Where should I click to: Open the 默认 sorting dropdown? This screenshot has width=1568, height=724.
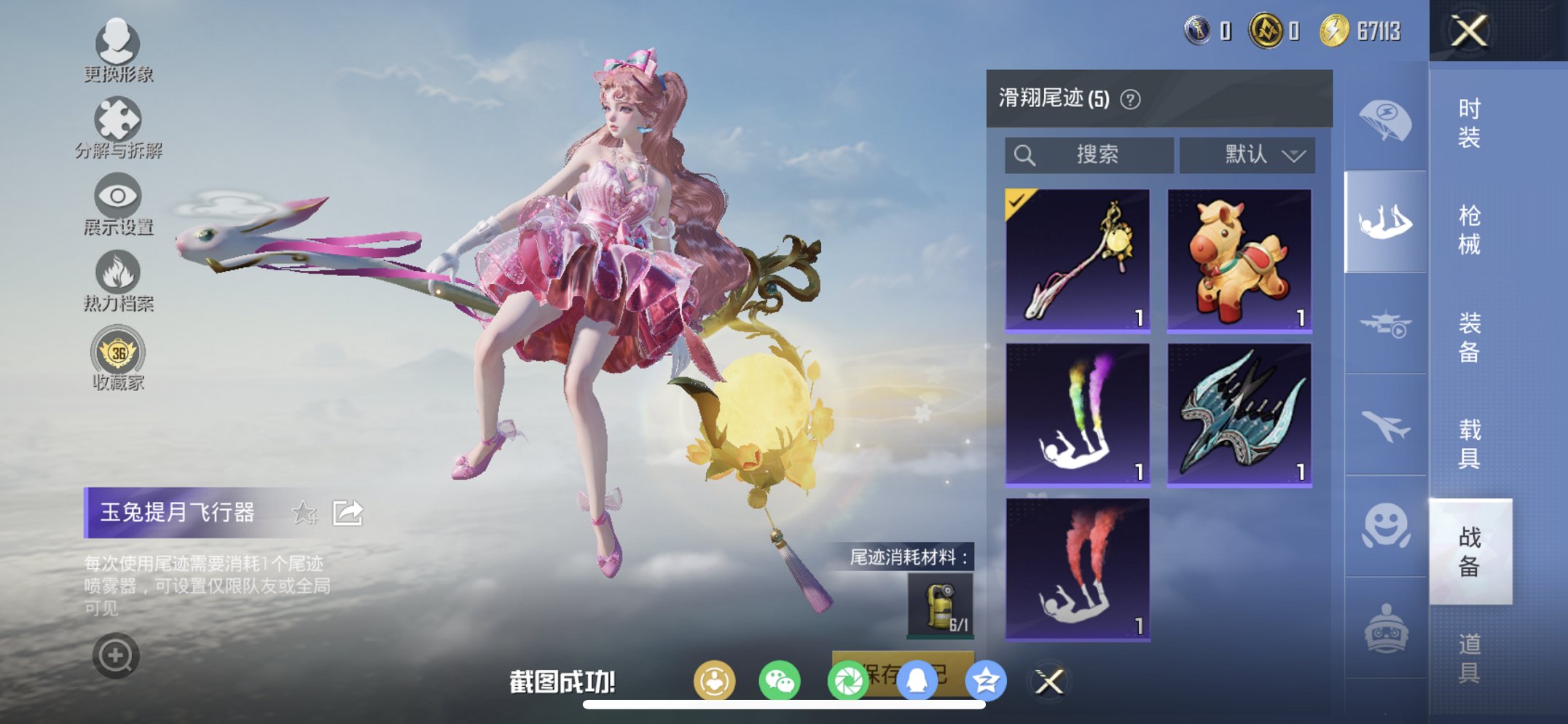pyautogui.click(x=1246, y=154)
